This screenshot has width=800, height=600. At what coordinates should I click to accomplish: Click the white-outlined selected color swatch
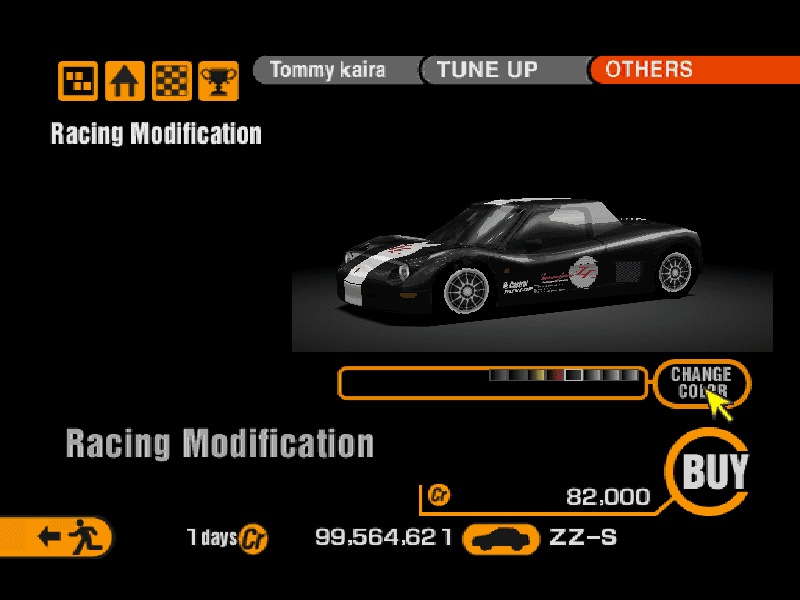[574, 376]
